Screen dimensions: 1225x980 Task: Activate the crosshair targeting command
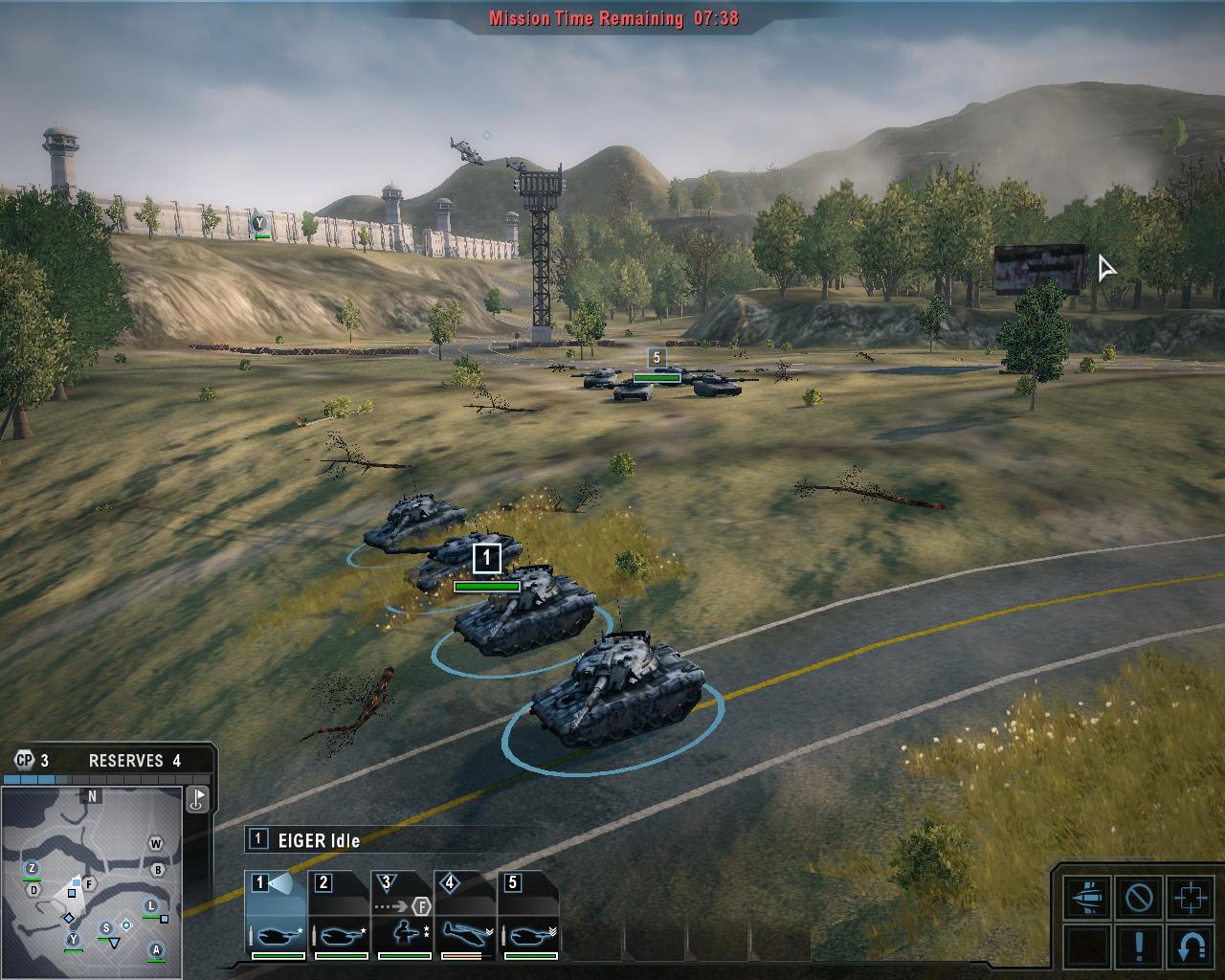click(1191, 898)
